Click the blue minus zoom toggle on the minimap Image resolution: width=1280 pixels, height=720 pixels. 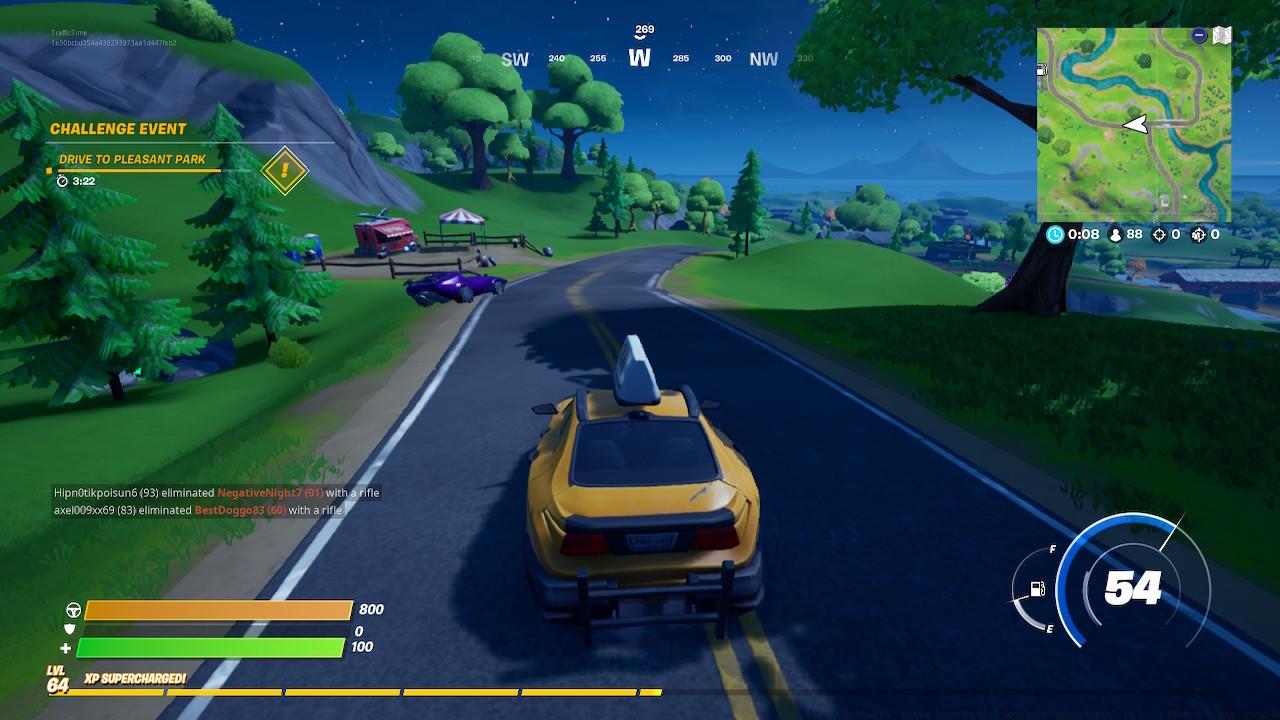(1200, 34)
